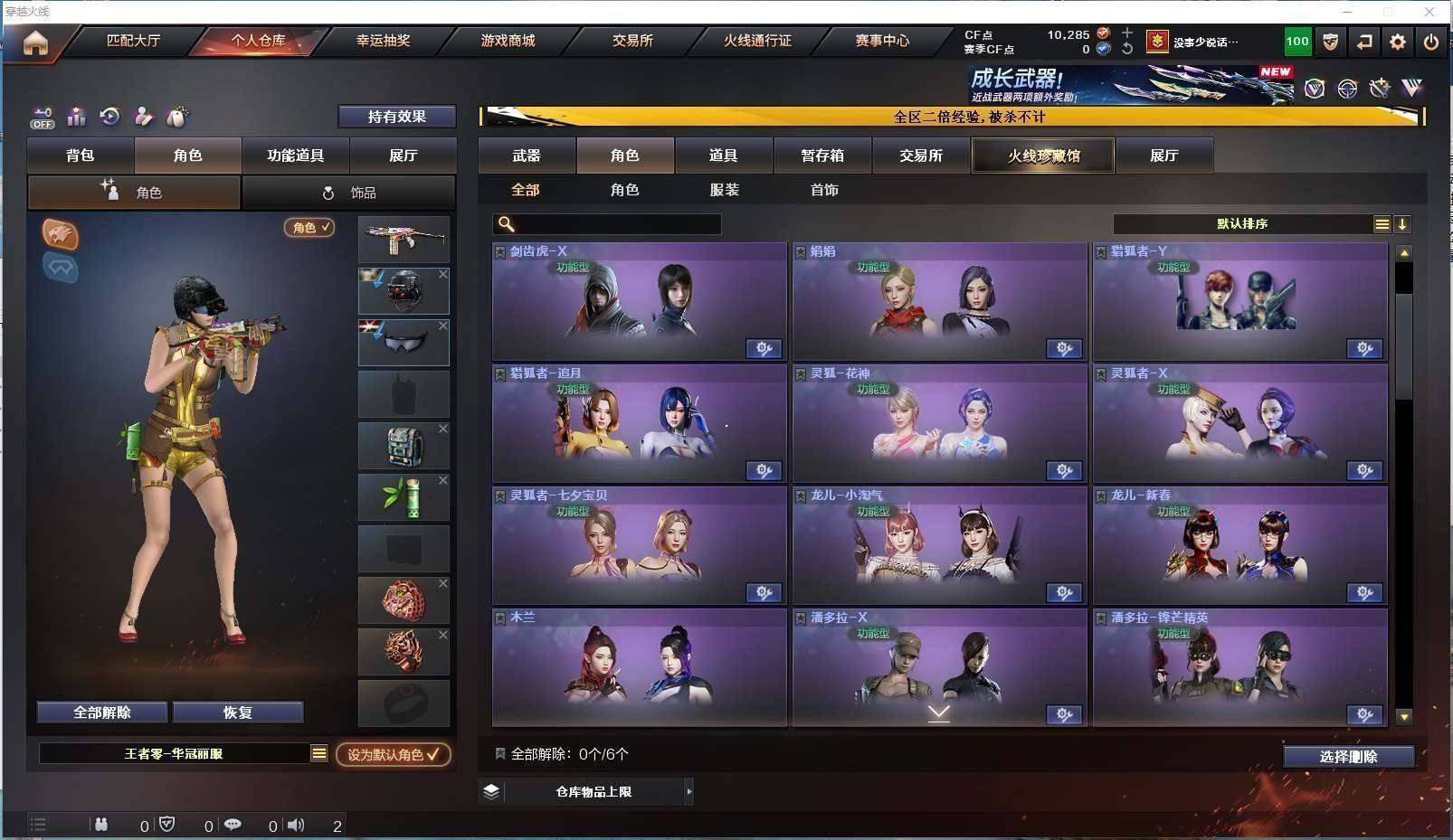Choose the 灵狐者-花神 character card

coord(939,424)
